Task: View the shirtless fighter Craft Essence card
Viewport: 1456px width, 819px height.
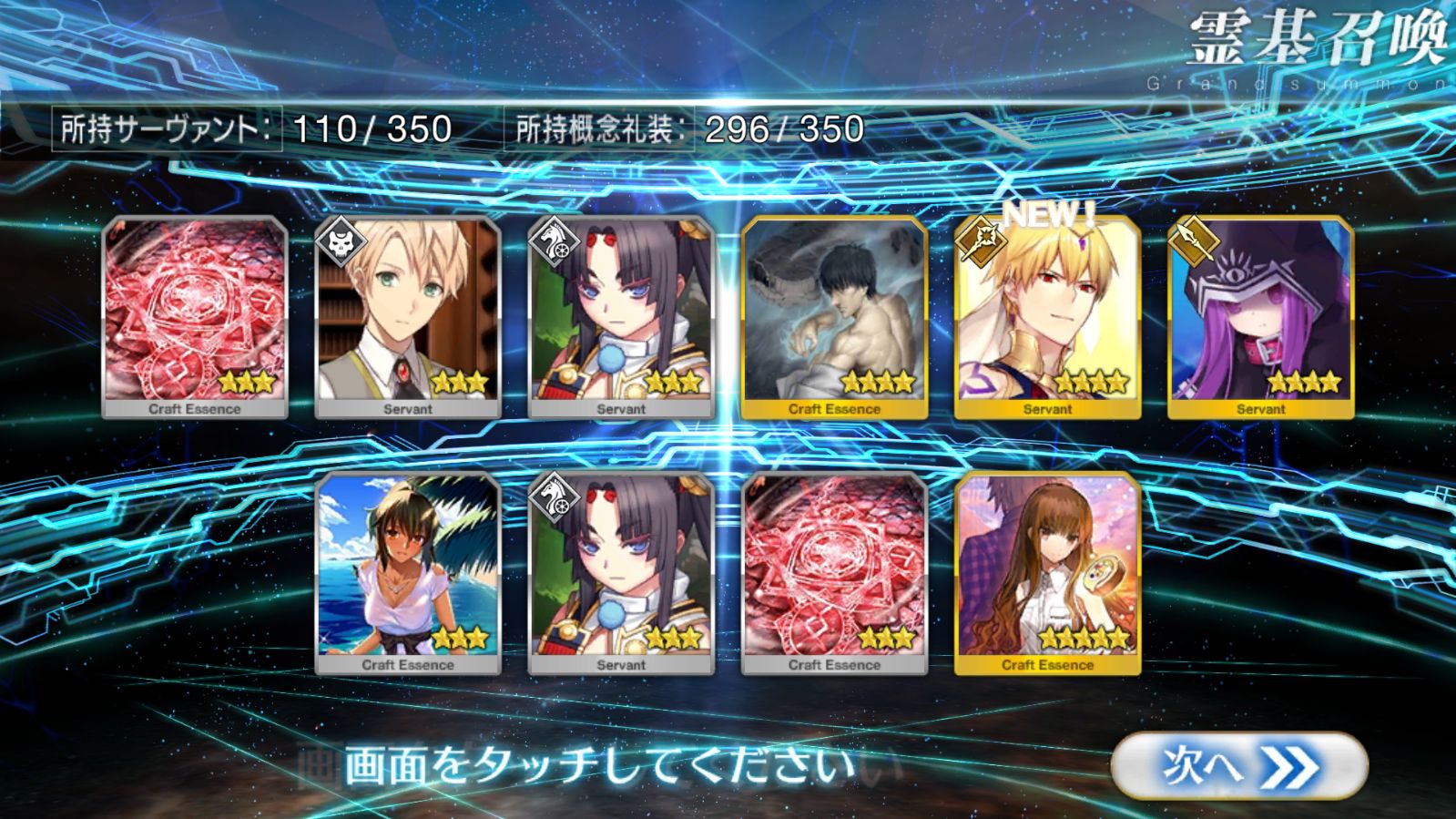Action: [x=834, y=318]
